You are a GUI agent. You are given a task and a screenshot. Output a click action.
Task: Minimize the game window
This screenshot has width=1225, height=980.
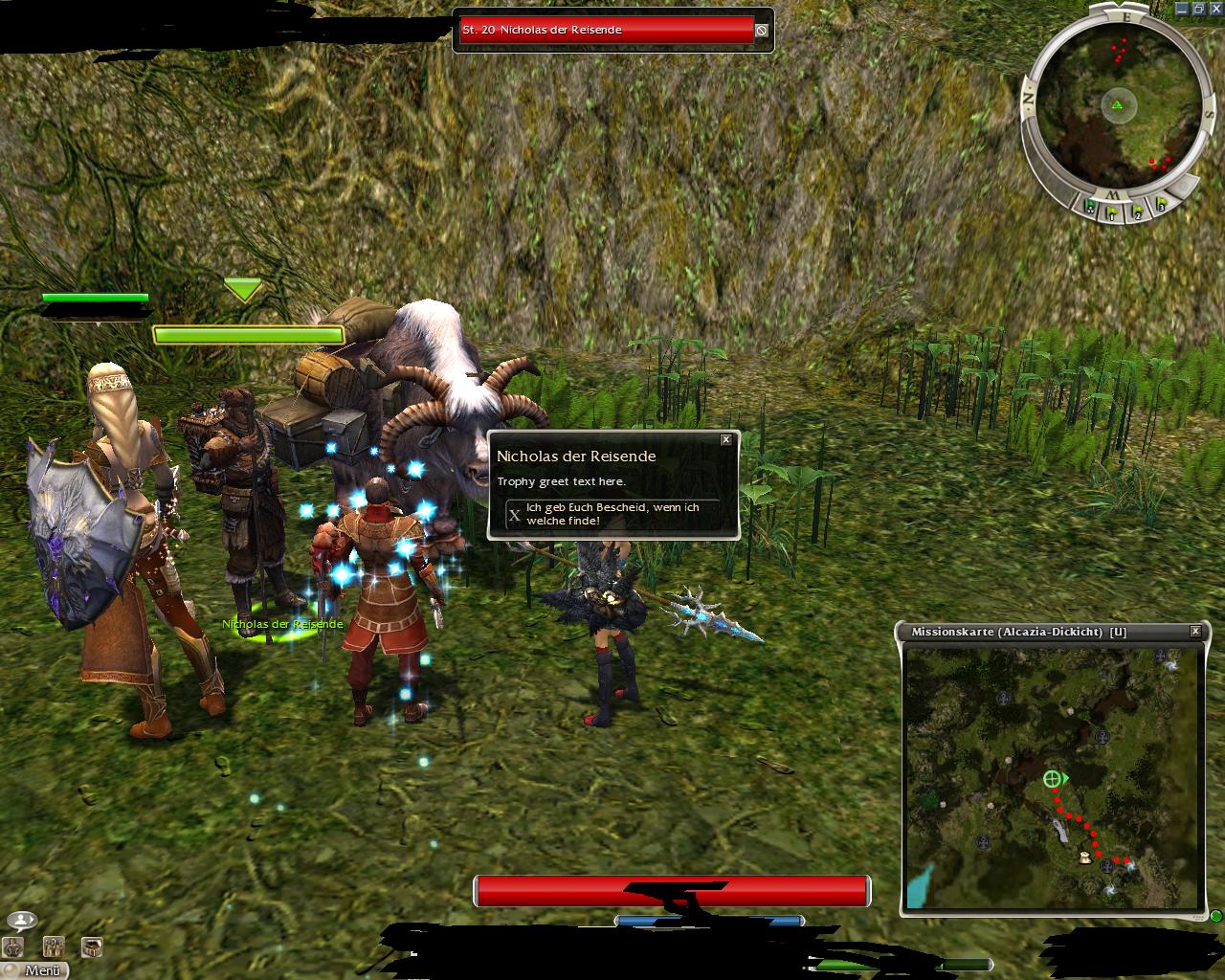[1181, 9]
